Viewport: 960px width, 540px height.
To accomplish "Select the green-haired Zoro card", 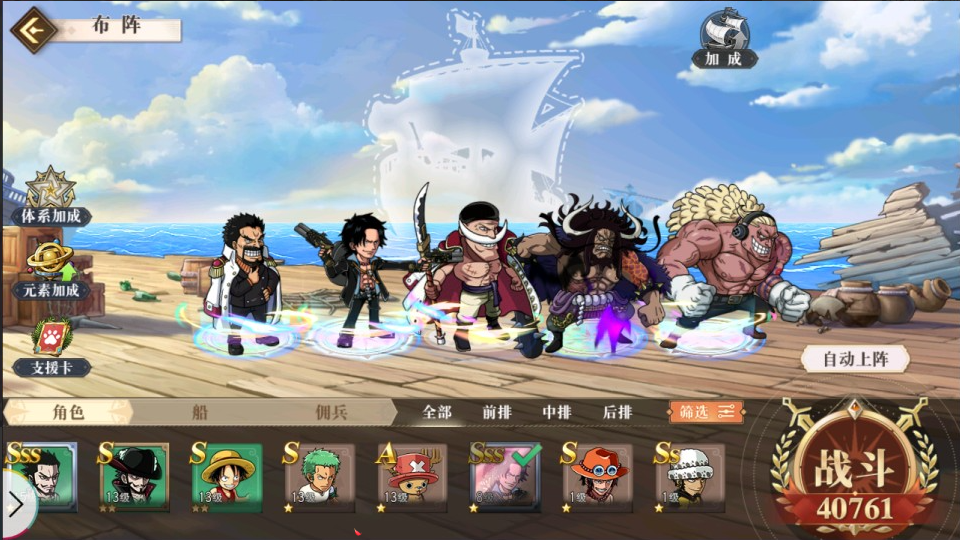I will pos(320,478).
